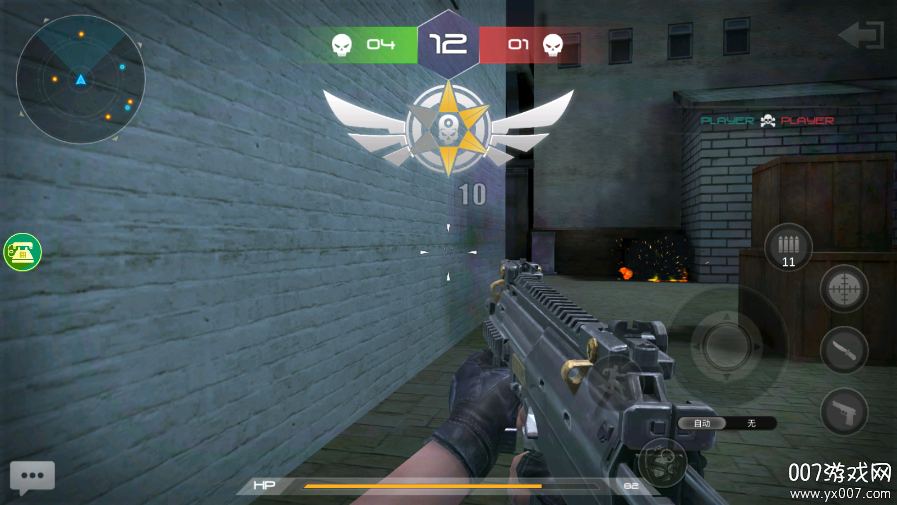The width and height of the screenshot is (897, 505).
Task: Open the radar minimap
Action: (x=80, y=79)
